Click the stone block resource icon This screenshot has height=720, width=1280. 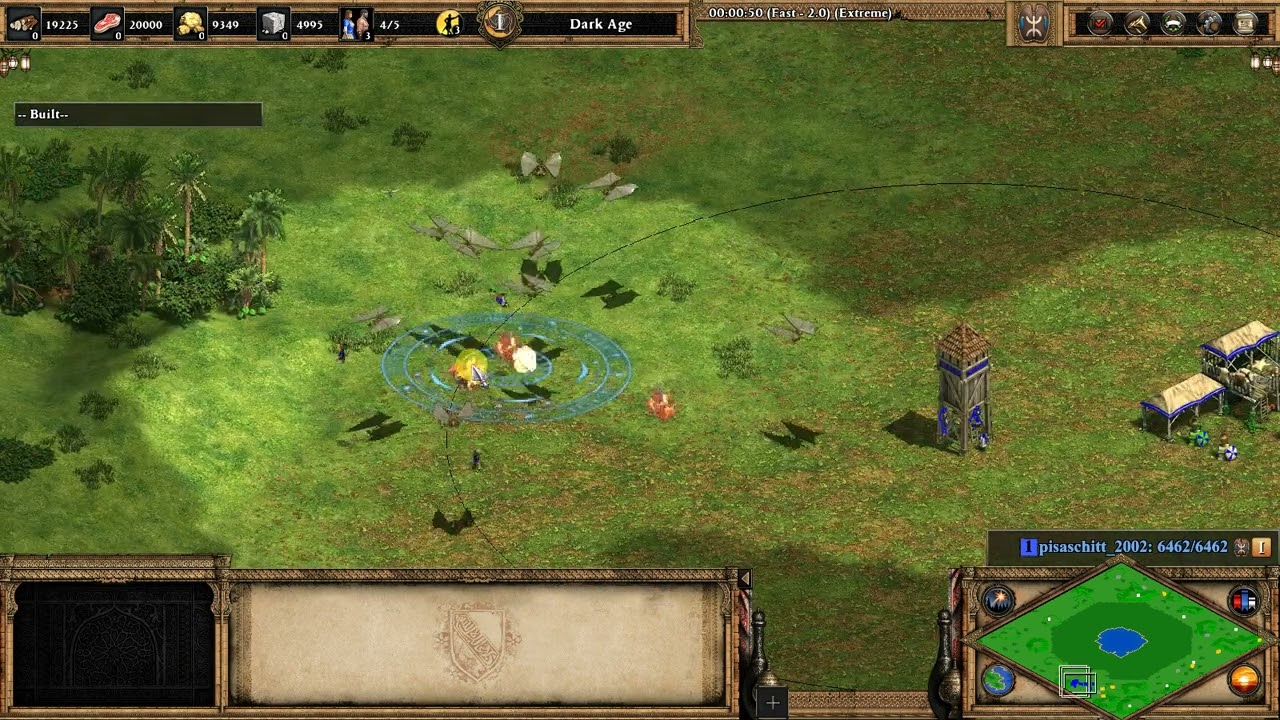[x=274, y=23]
